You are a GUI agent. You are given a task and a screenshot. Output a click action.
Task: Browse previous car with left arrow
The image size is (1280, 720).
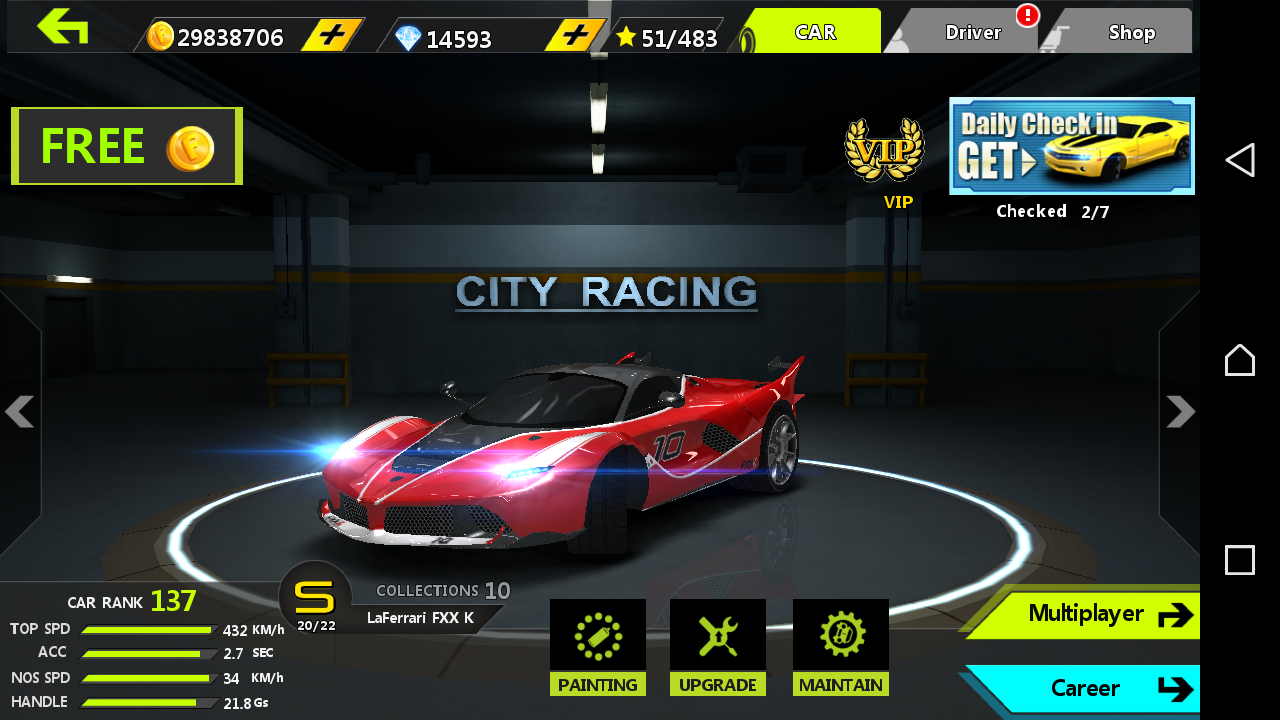(20, 412)
